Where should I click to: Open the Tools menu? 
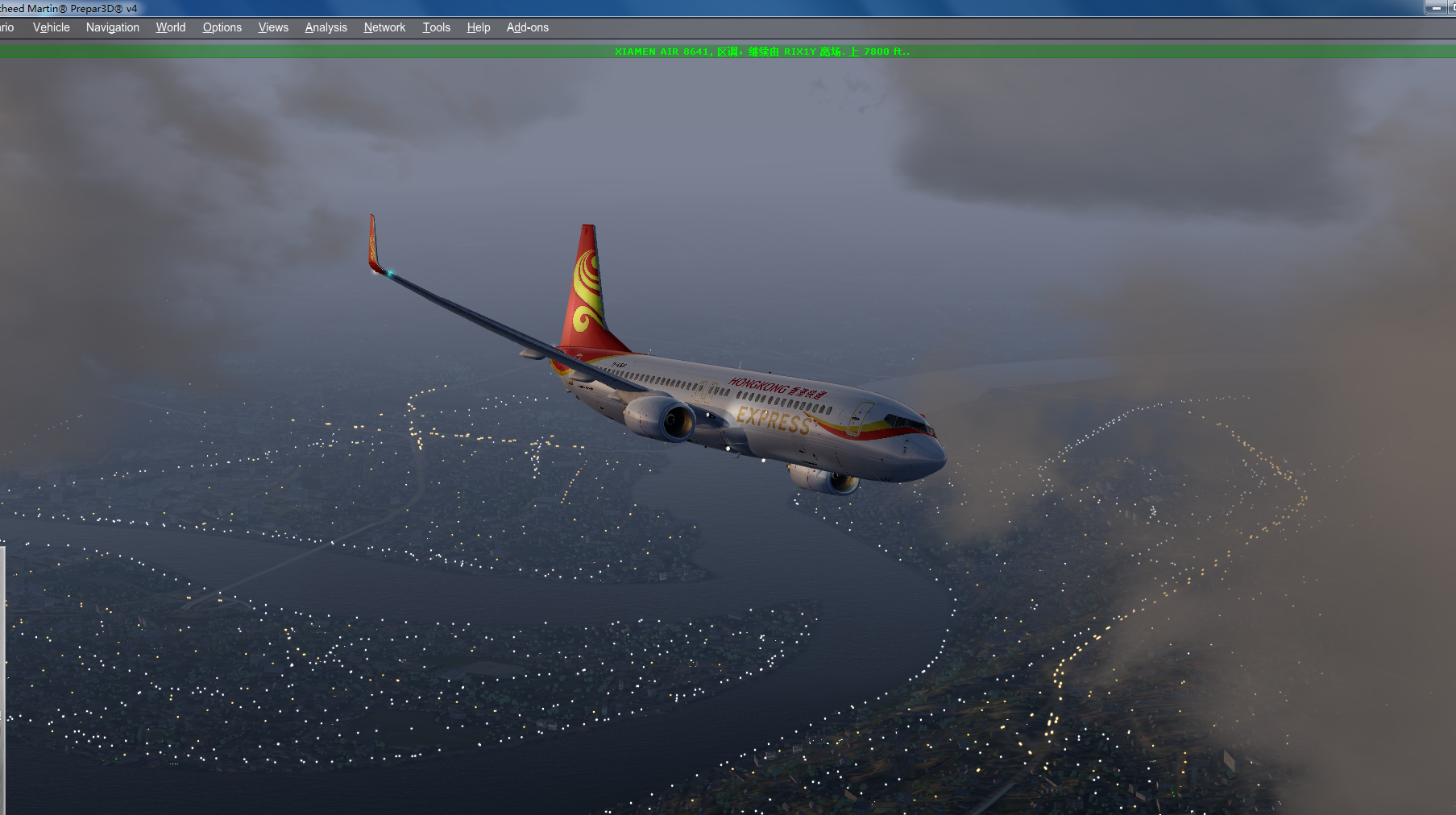pyautogui.click(x=436, y=27)
